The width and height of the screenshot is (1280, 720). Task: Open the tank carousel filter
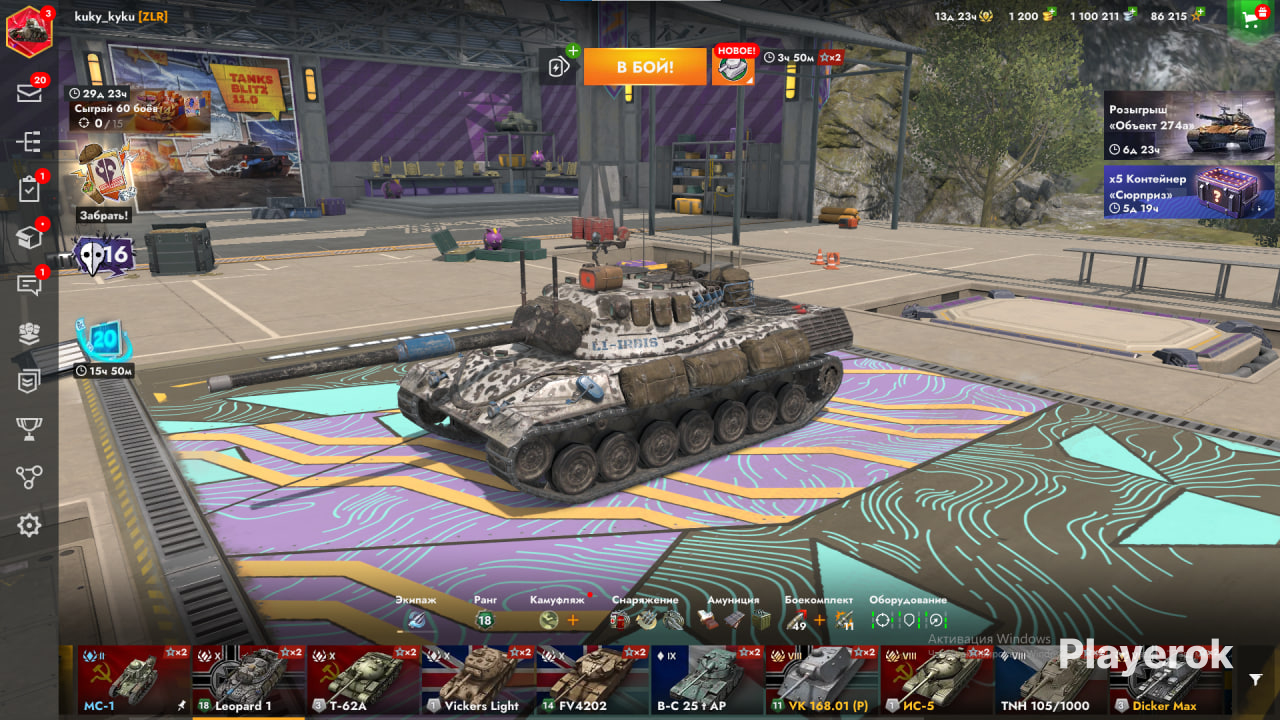point(1256,680)
